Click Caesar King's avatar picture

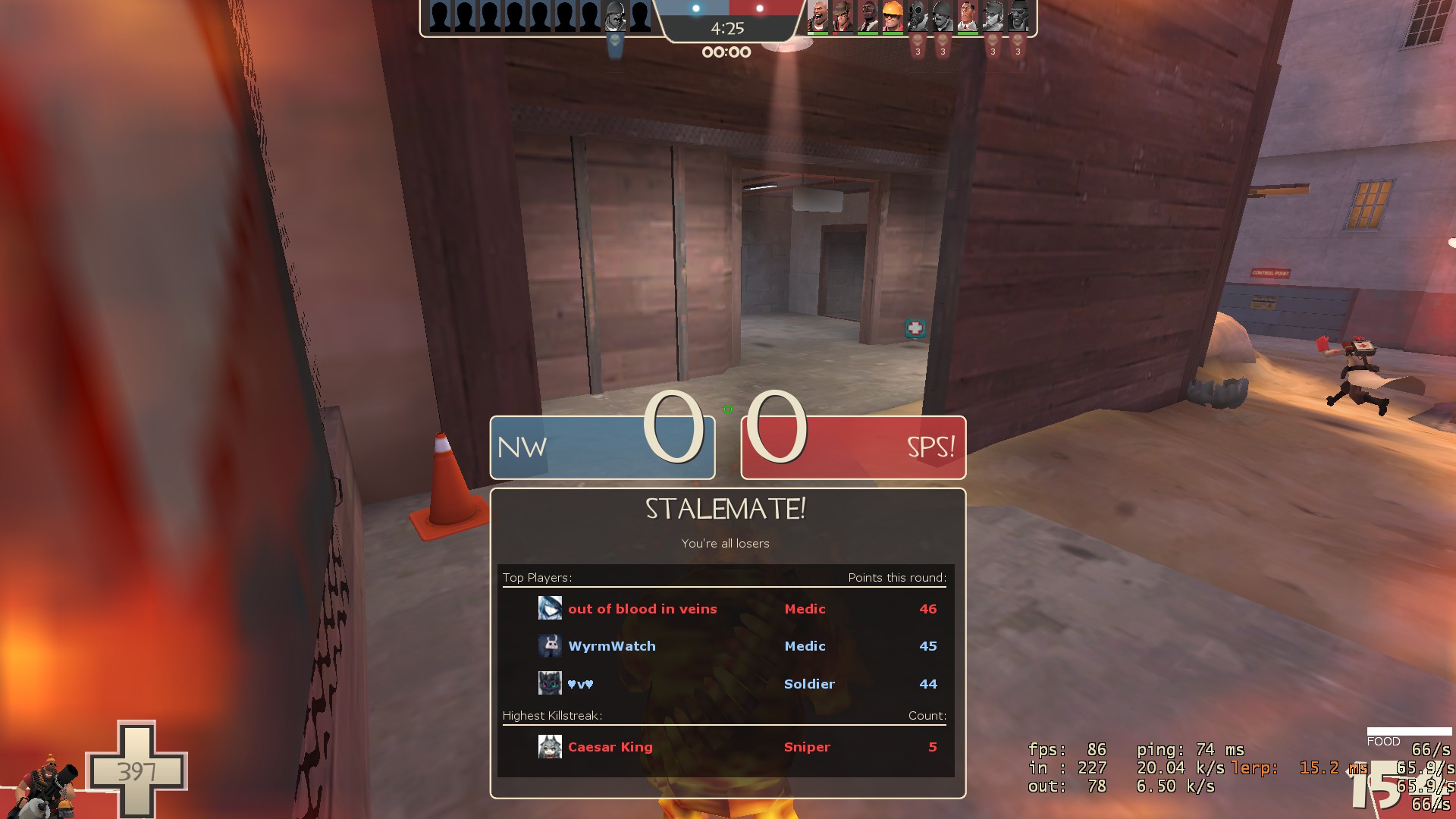click(x=550, y=747)
